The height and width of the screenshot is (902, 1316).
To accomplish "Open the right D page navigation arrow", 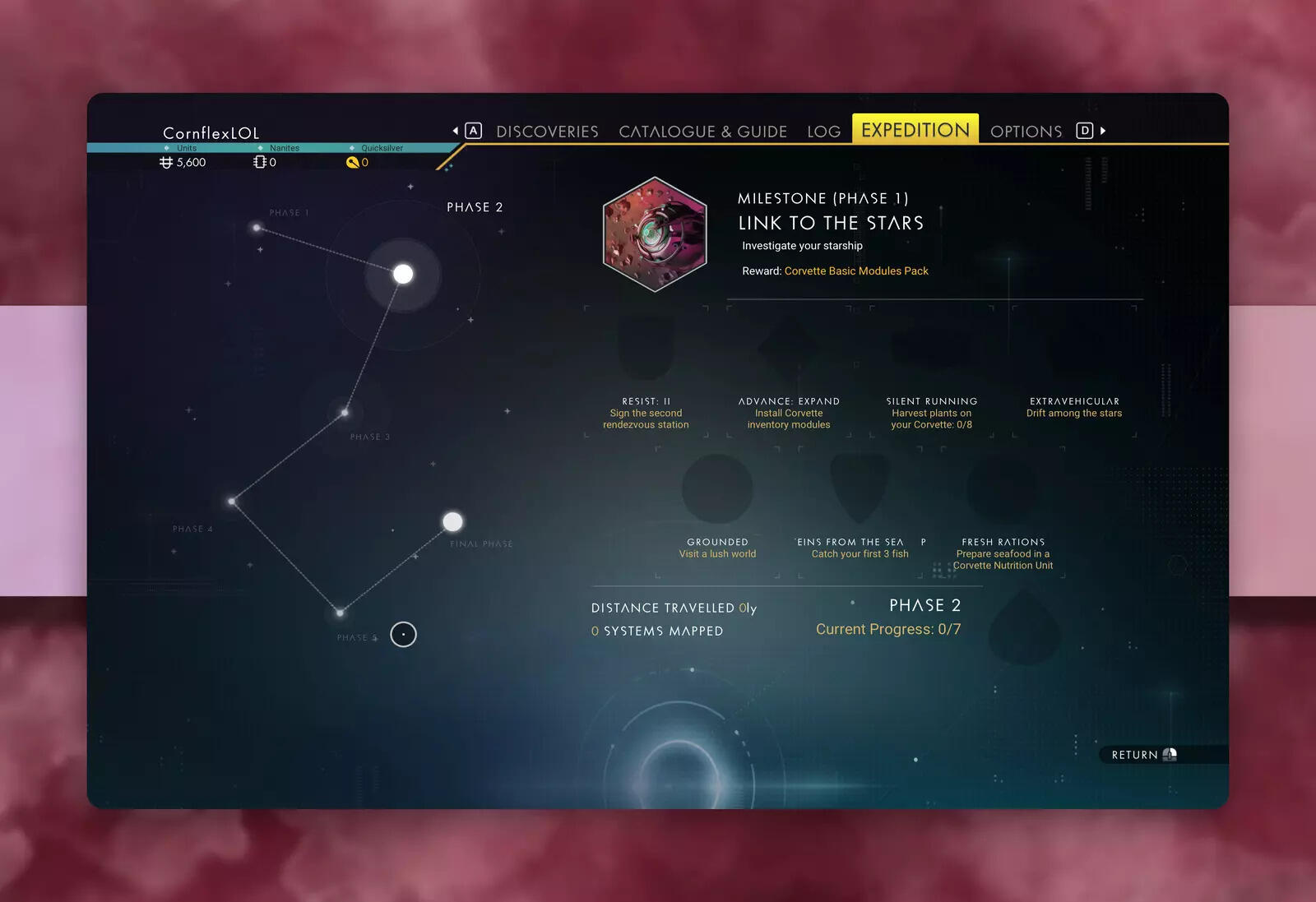I will [1084, 130].
